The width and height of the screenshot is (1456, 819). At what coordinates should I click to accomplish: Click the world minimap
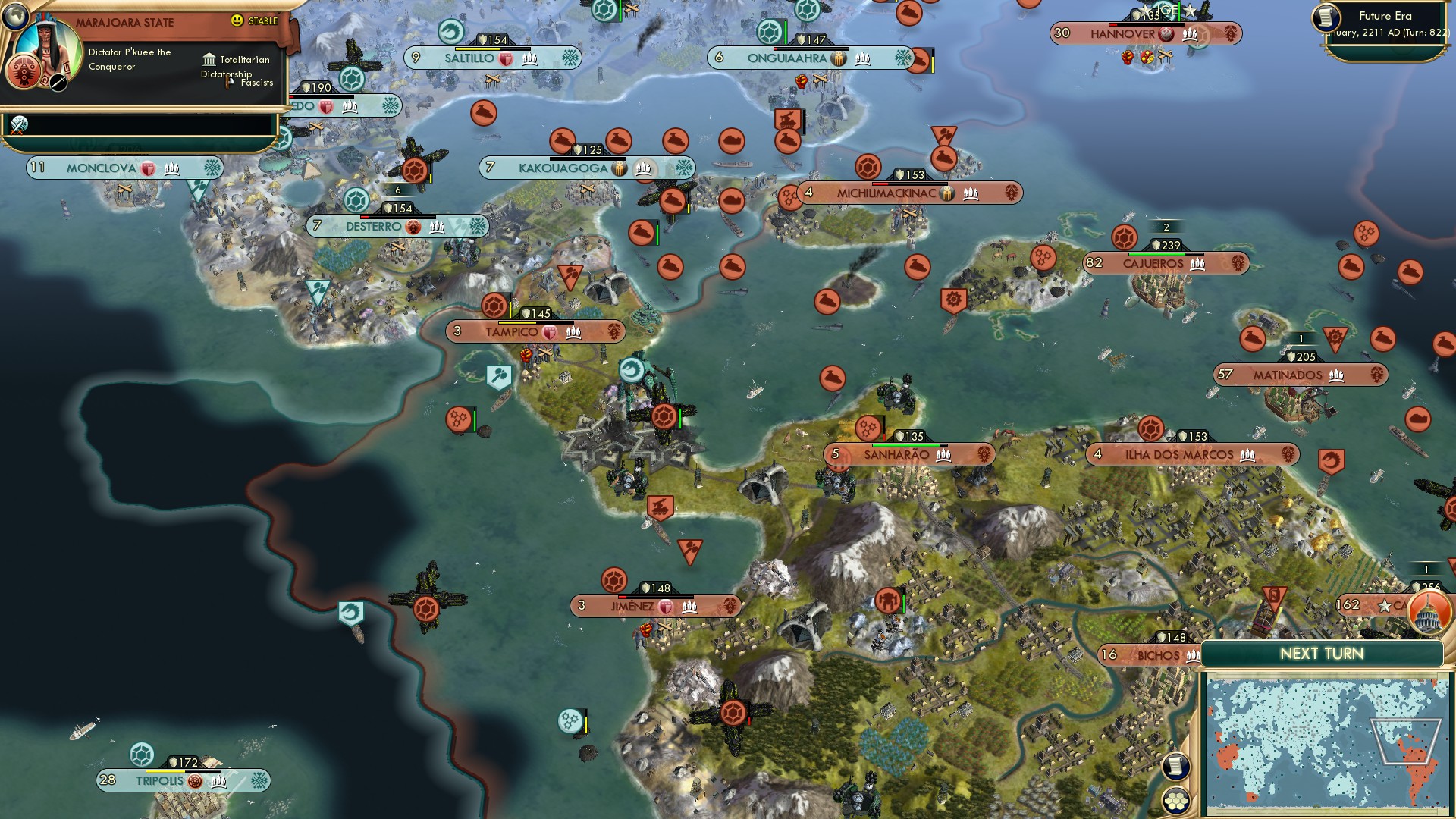[x=1325, y=746]
